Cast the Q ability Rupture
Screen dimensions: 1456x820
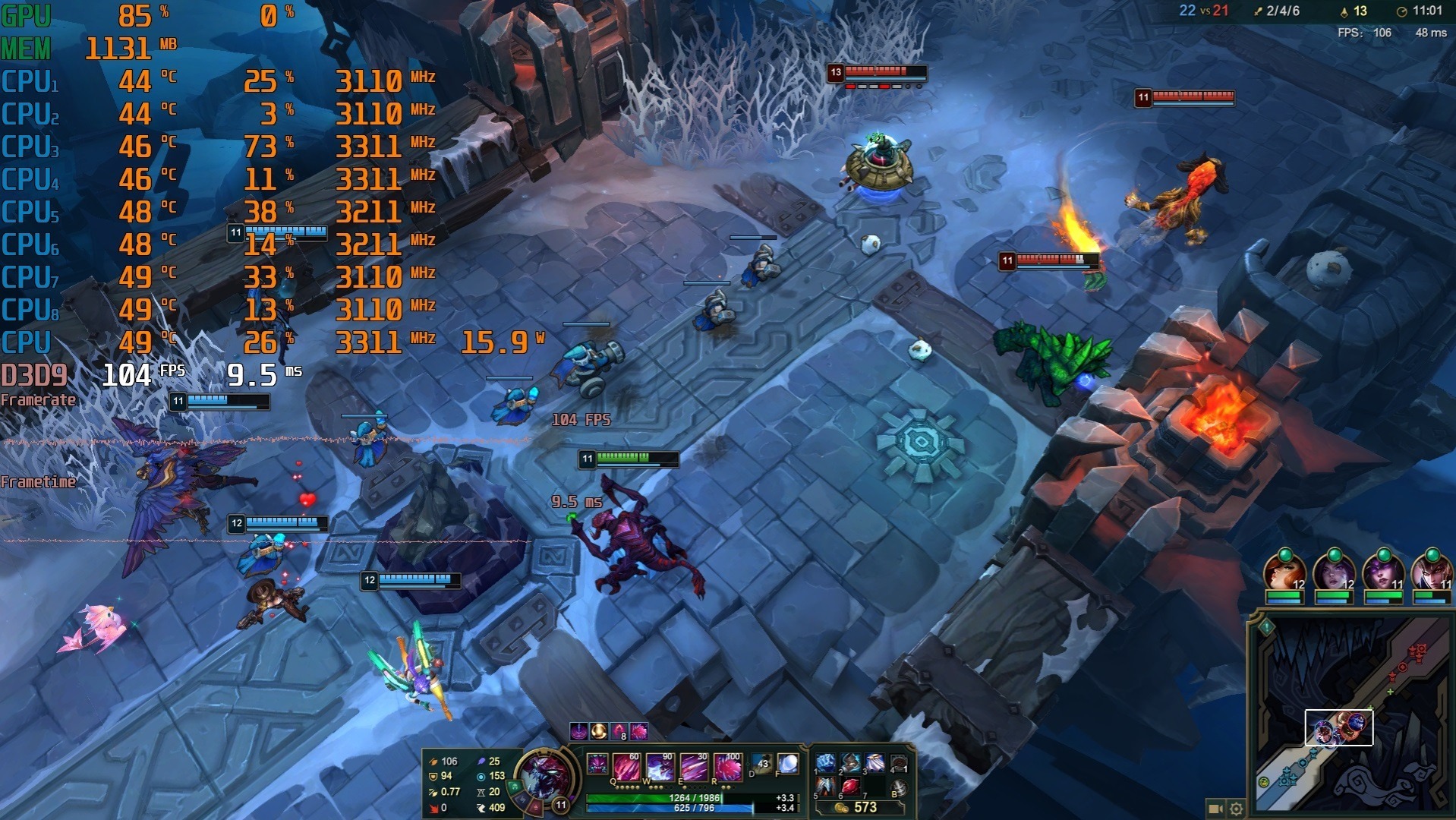[x=627, y=768]
